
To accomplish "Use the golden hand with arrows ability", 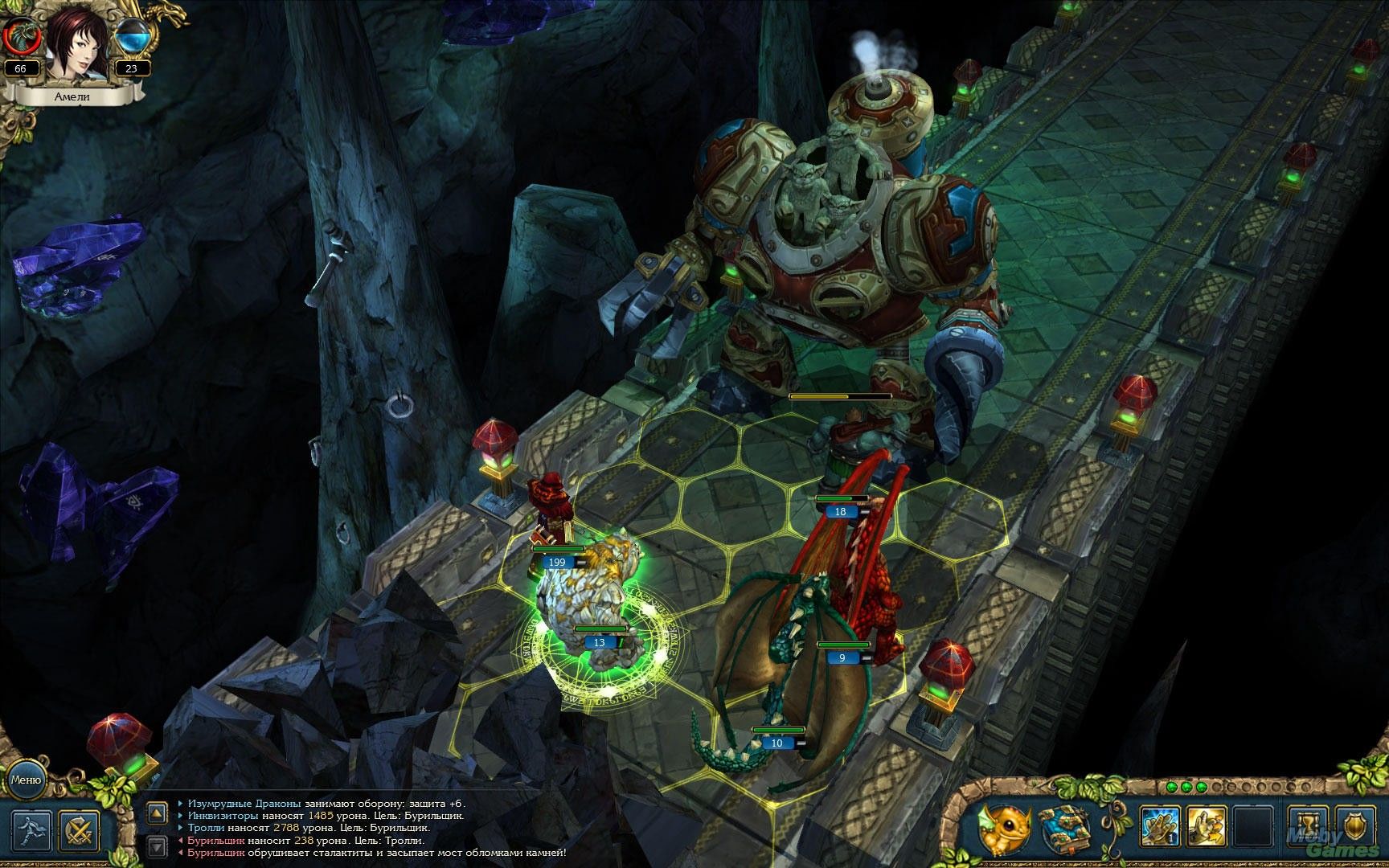I will point(1207,828).
